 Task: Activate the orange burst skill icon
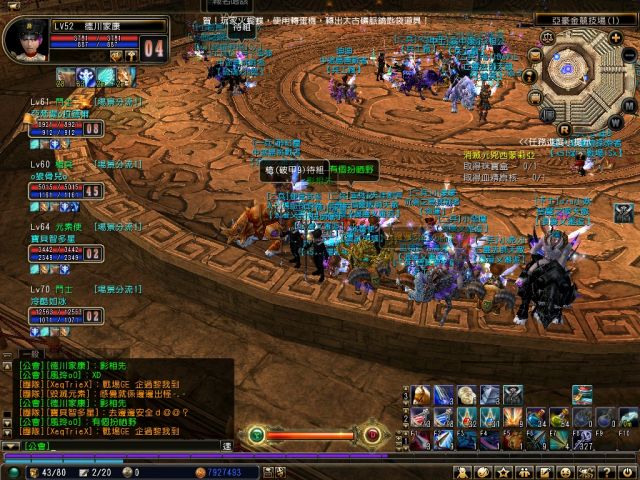click(511, 416)
